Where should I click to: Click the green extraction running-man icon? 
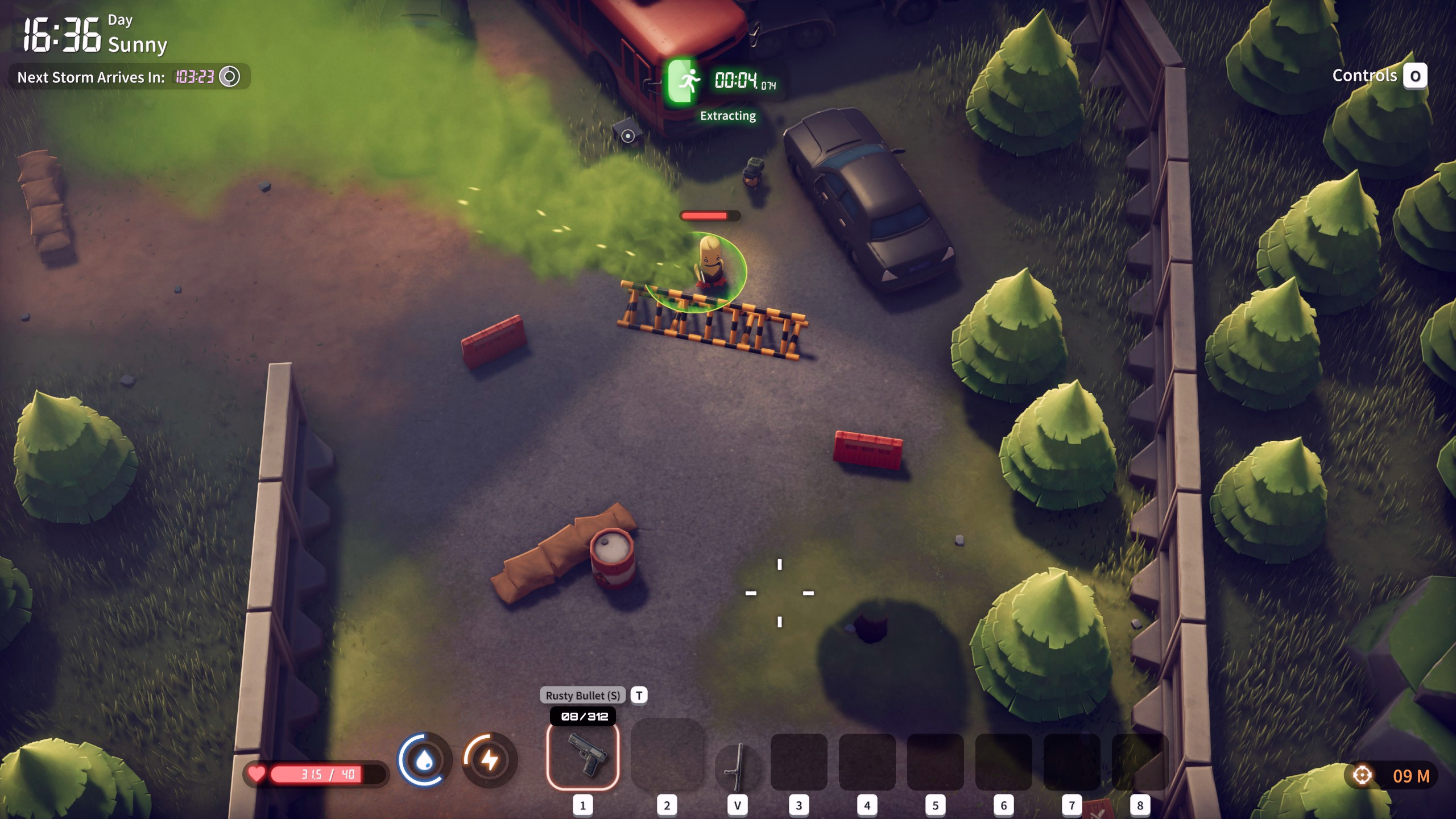(681, 80)
